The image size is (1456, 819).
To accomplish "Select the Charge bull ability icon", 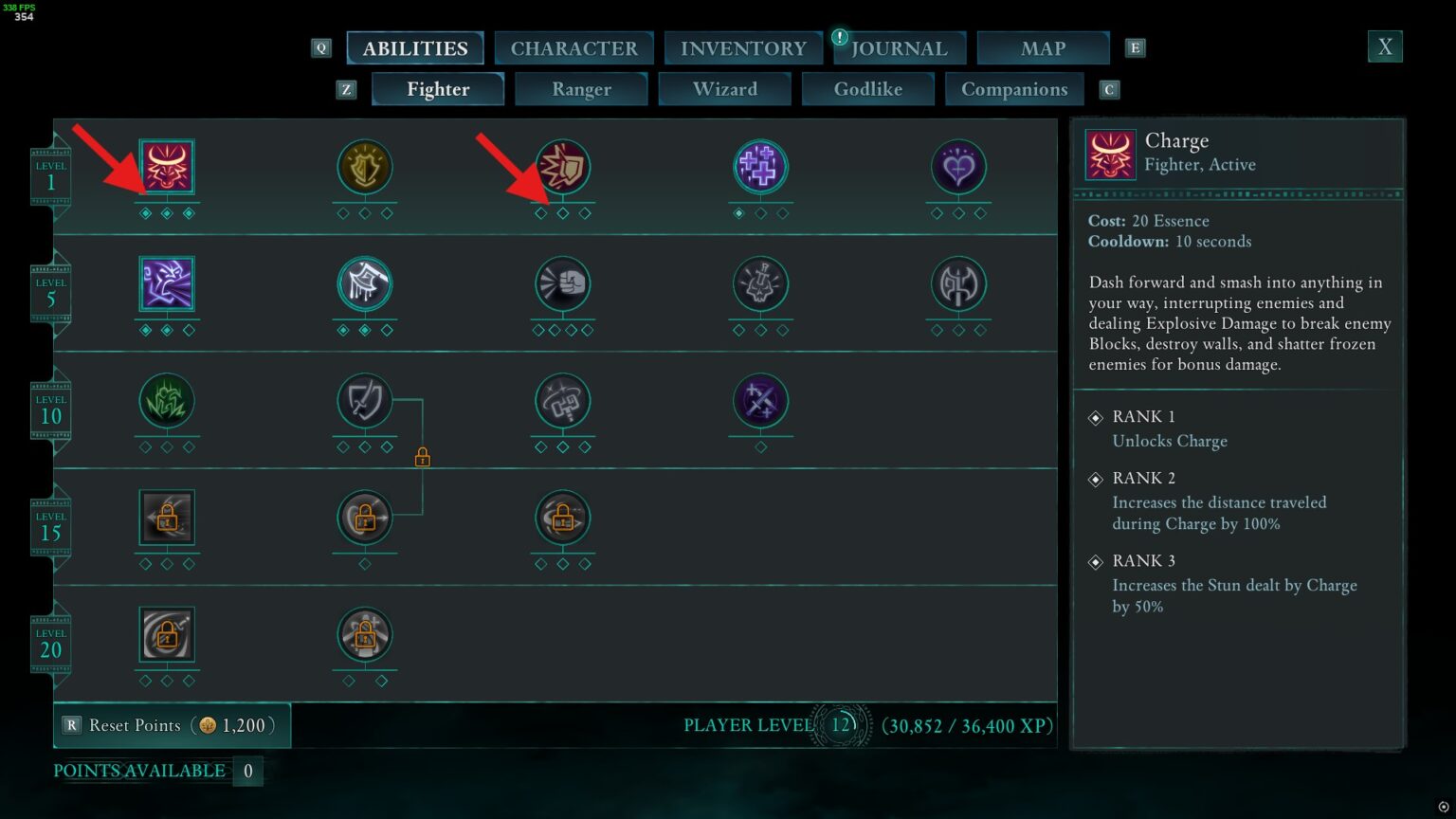I will [x=167, y=167].
